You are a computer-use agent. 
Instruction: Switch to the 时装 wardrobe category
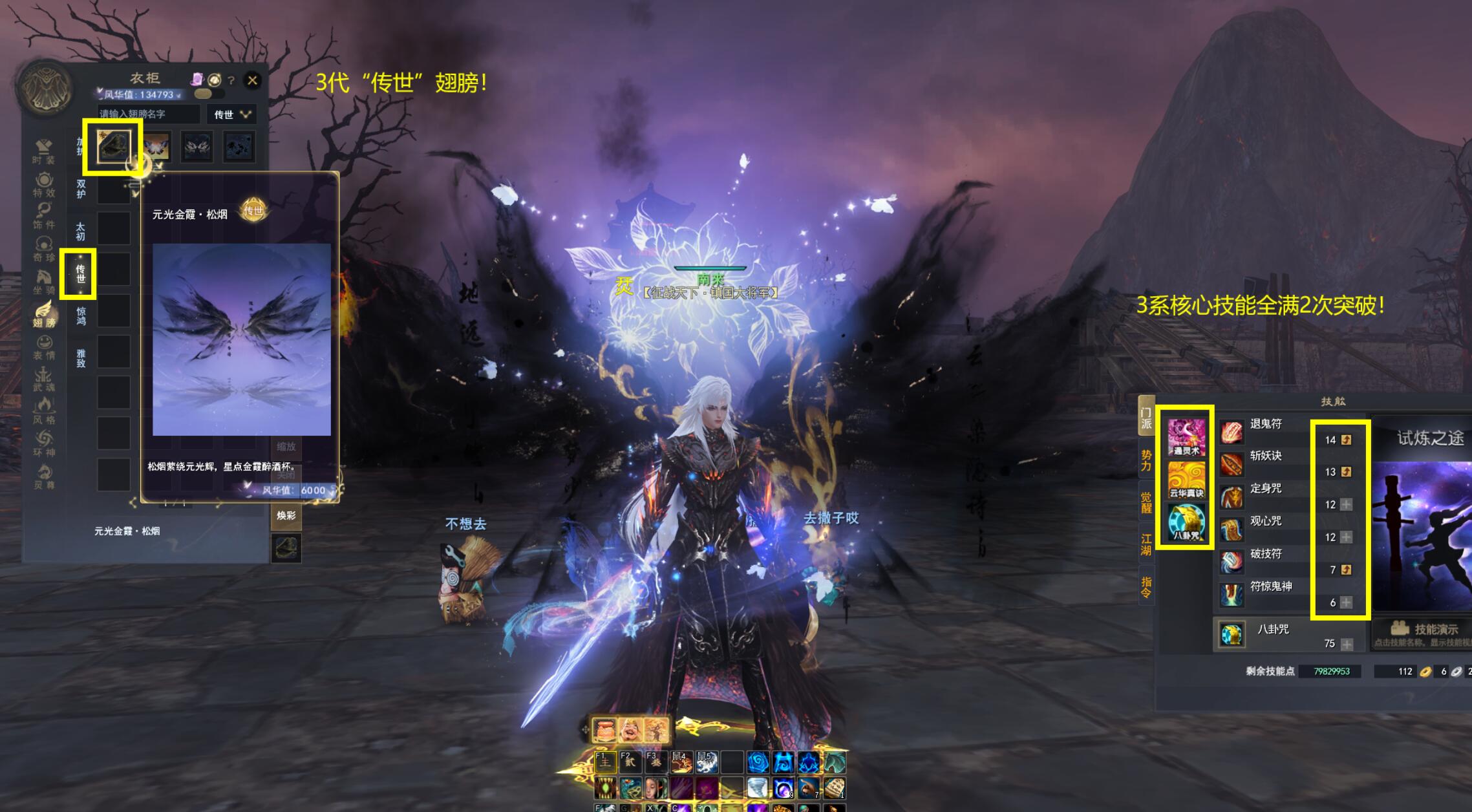pyautogui.click(x=44, y=151)
